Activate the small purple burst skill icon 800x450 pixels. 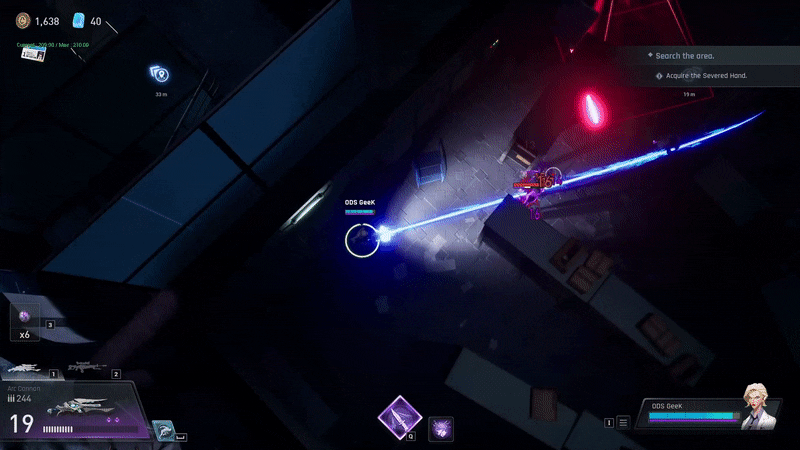point(441,429)
